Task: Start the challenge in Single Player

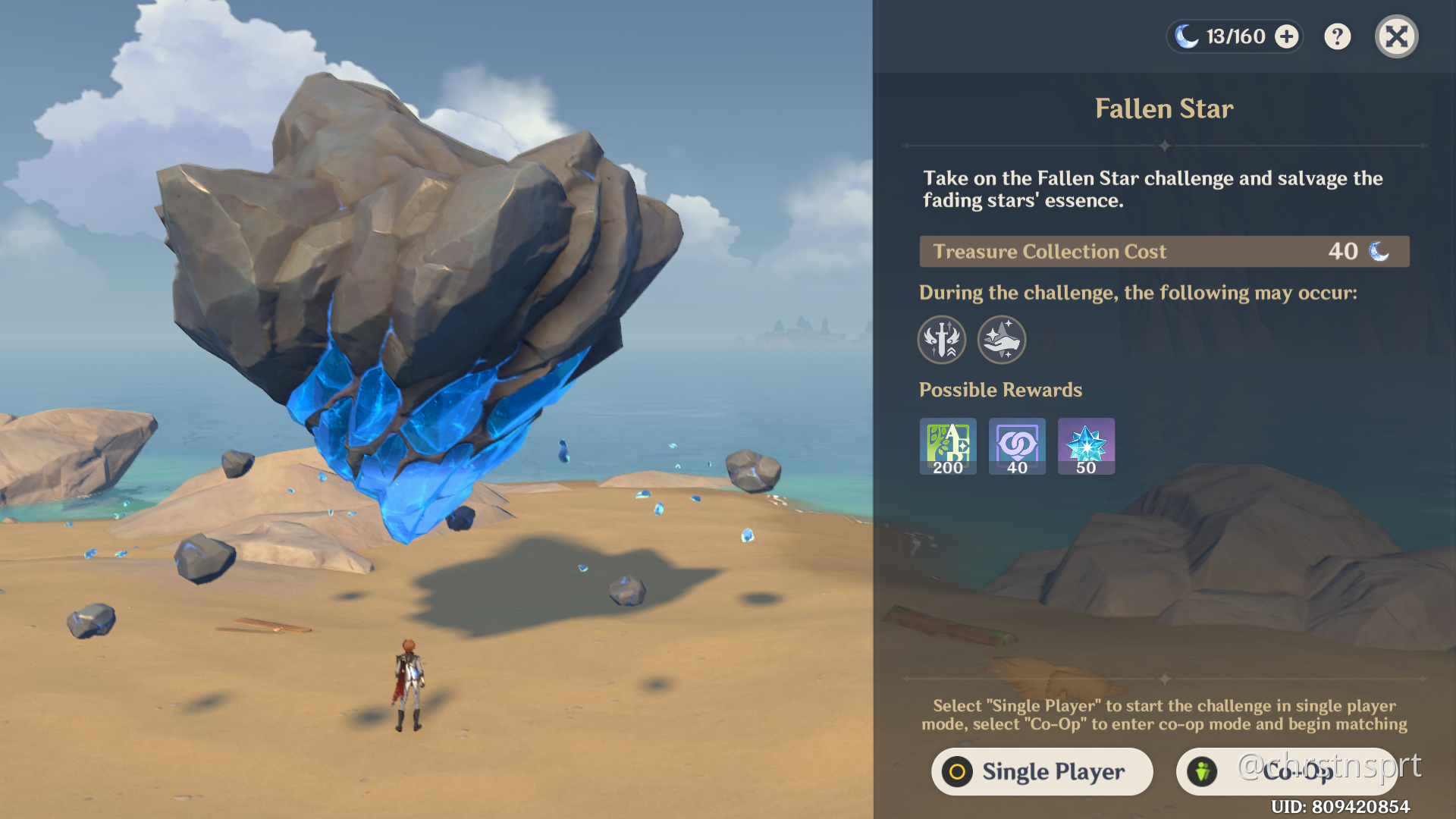Action: pos(1042,771)
